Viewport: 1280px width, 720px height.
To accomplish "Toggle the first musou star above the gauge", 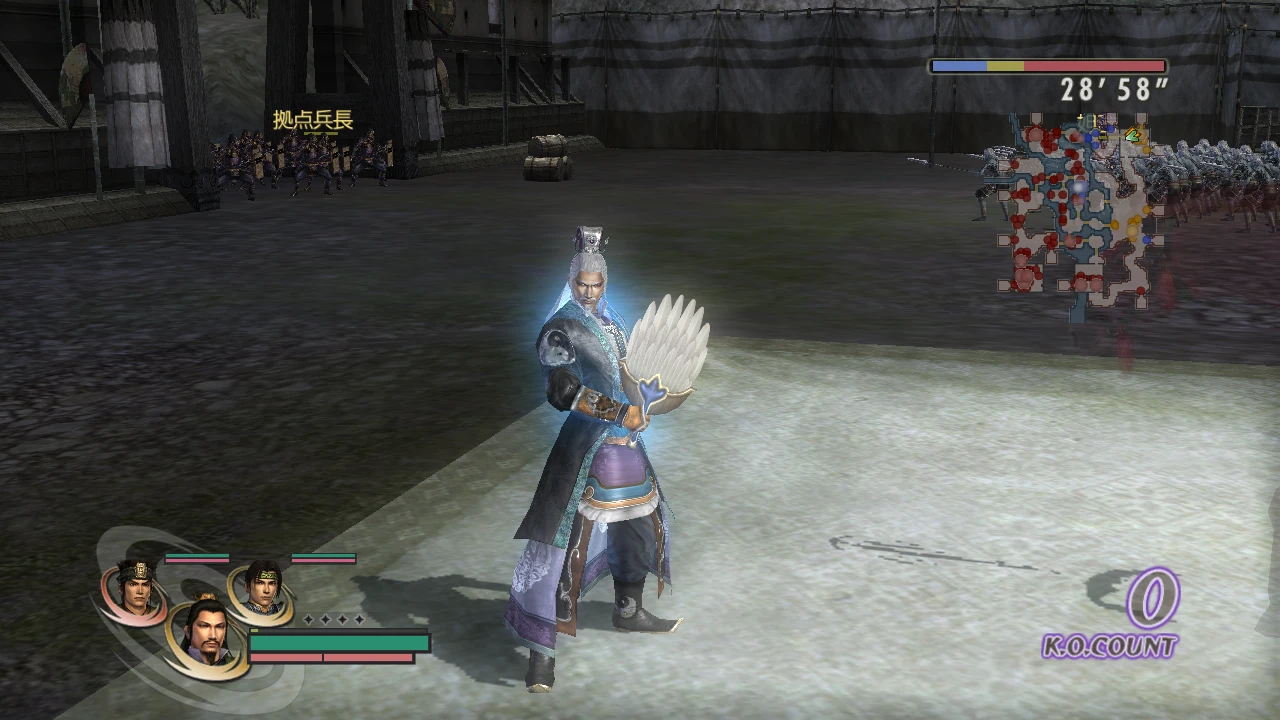I will pyautogui.click(x=307, y=619).
